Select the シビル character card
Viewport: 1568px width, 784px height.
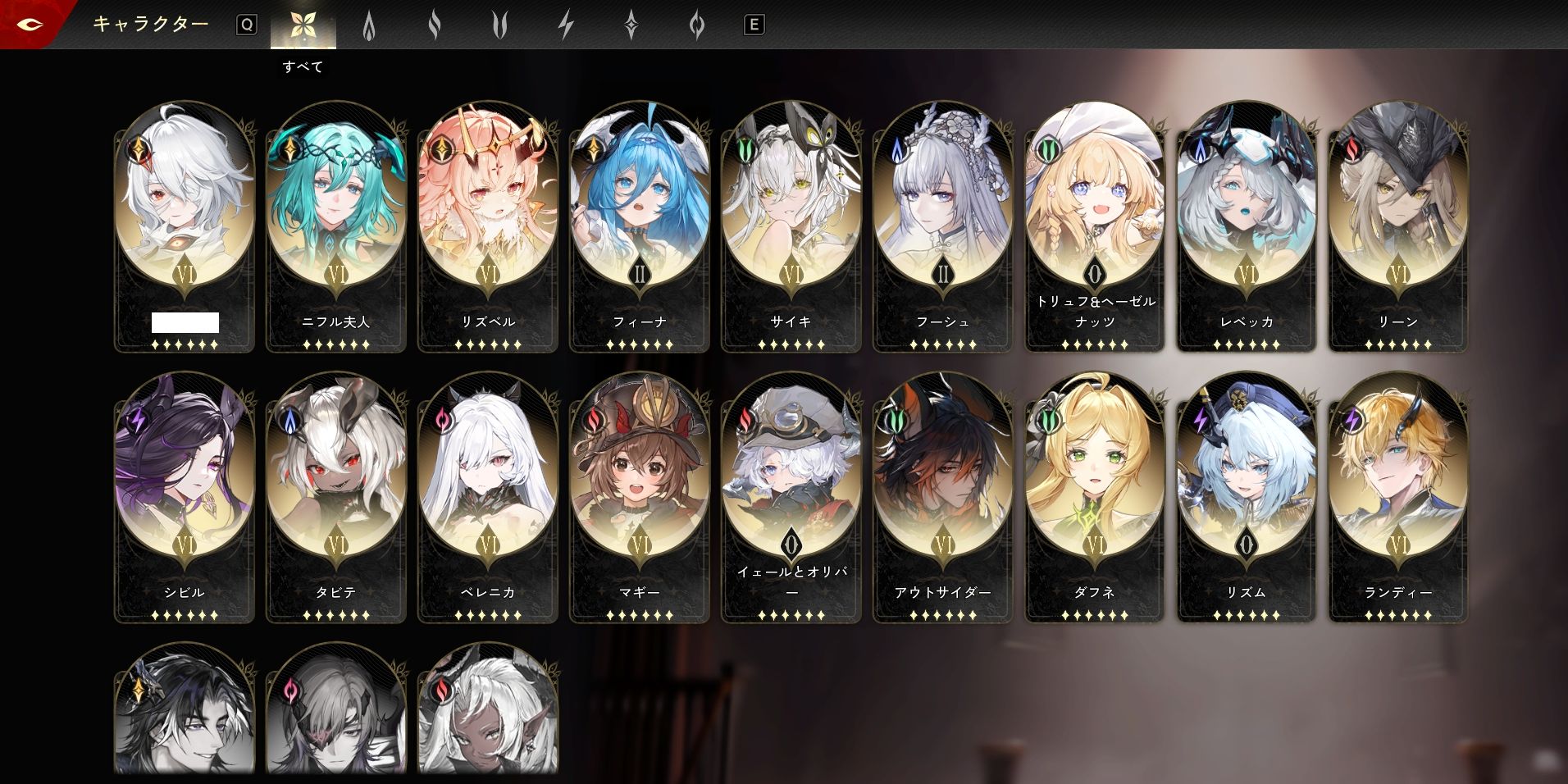click(185, 496)
